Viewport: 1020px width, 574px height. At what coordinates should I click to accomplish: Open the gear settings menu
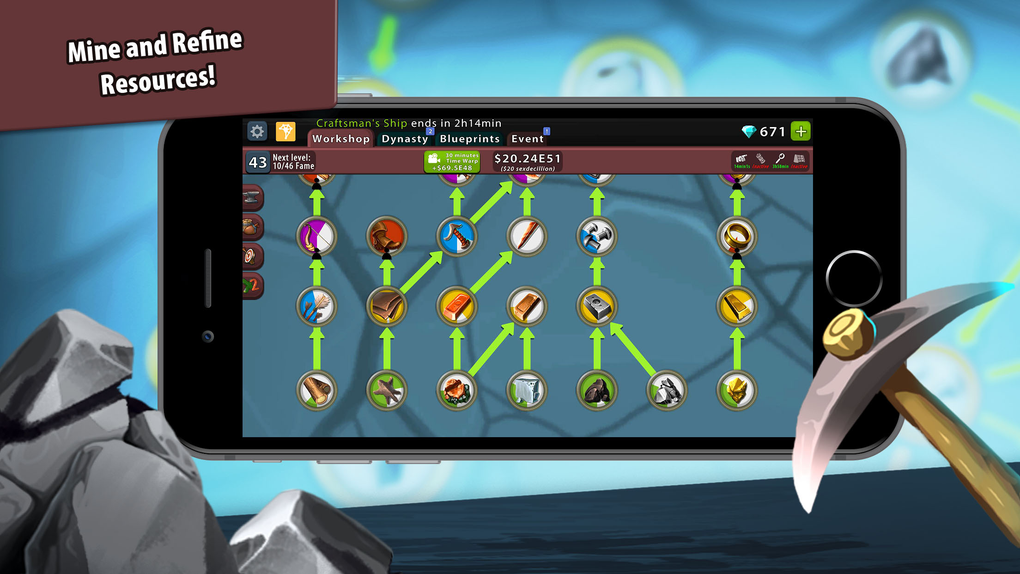pyautogui.click(x=257, y=131)
